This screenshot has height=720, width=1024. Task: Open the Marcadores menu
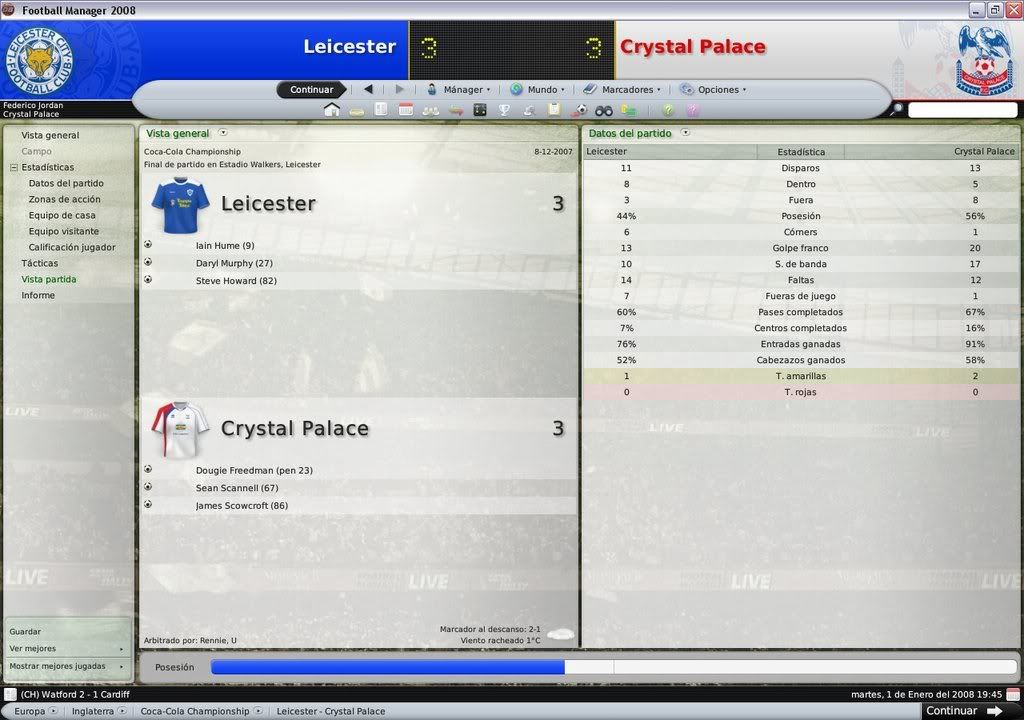click(623, 89)
